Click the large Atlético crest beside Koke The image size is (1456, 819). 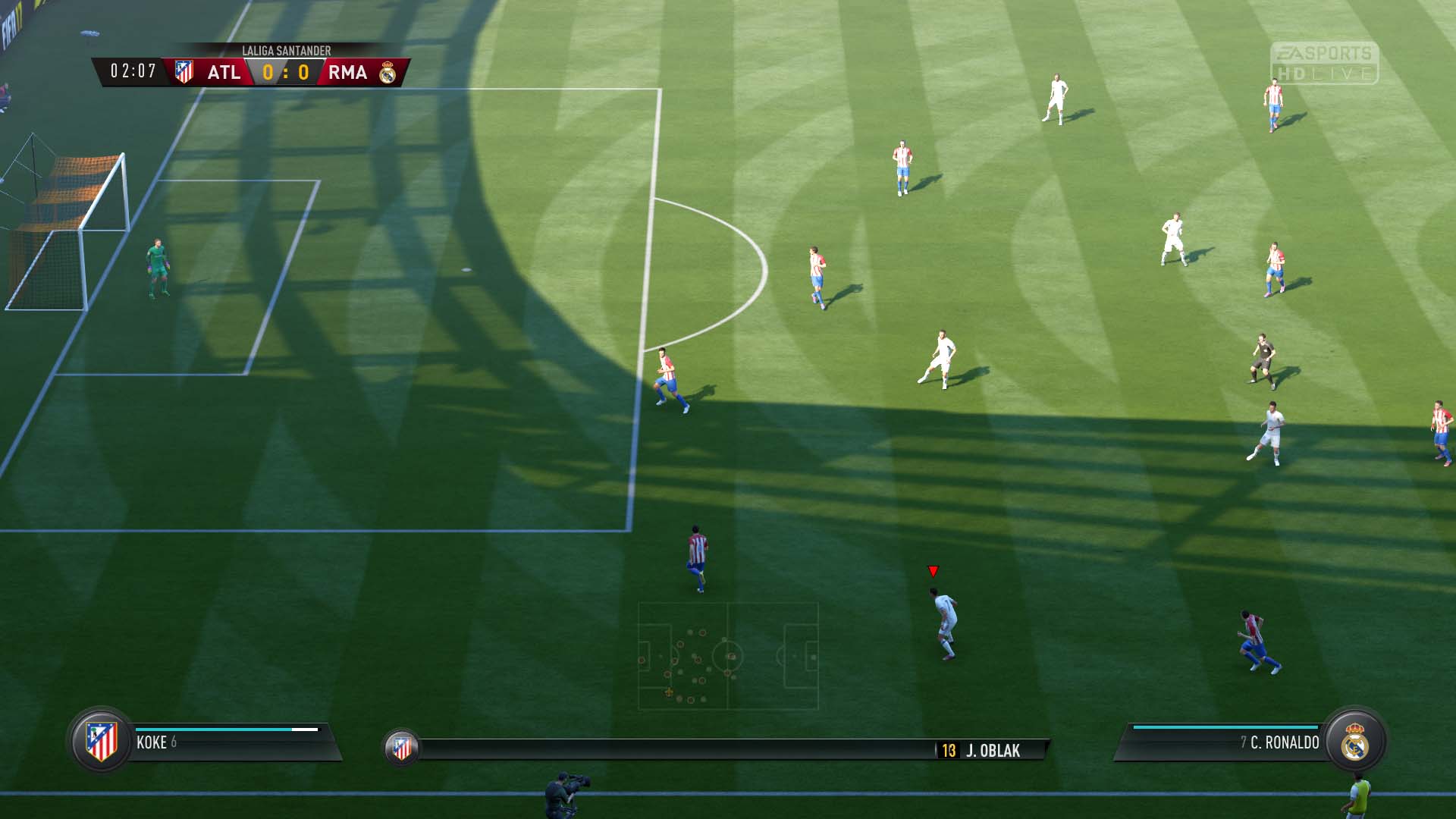tap(101, 741)
